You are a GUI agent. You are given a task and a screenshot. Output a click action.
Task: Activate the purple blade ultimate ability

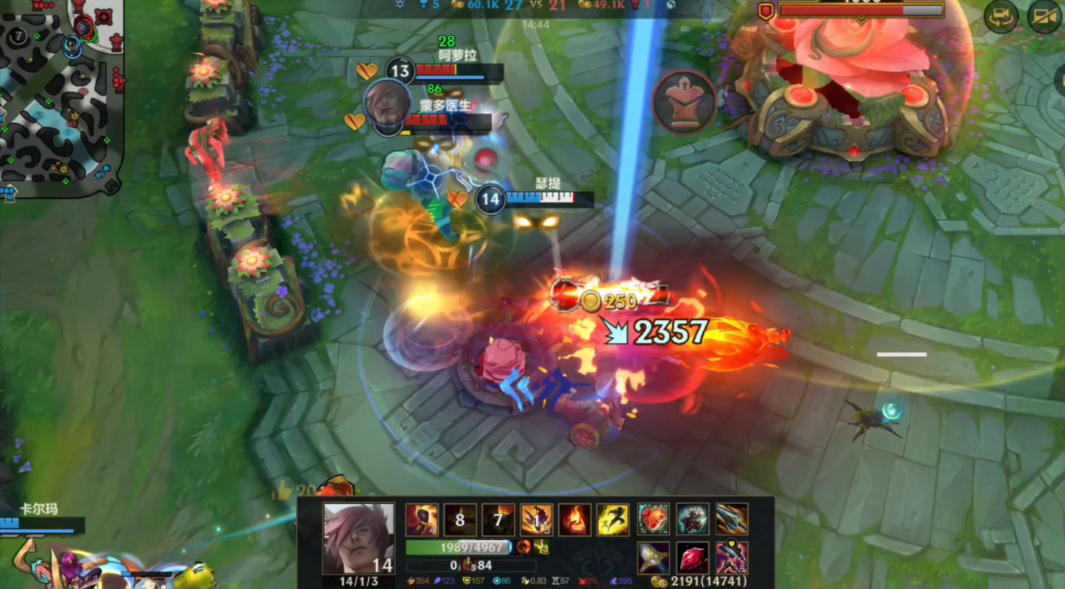(537, 520)
